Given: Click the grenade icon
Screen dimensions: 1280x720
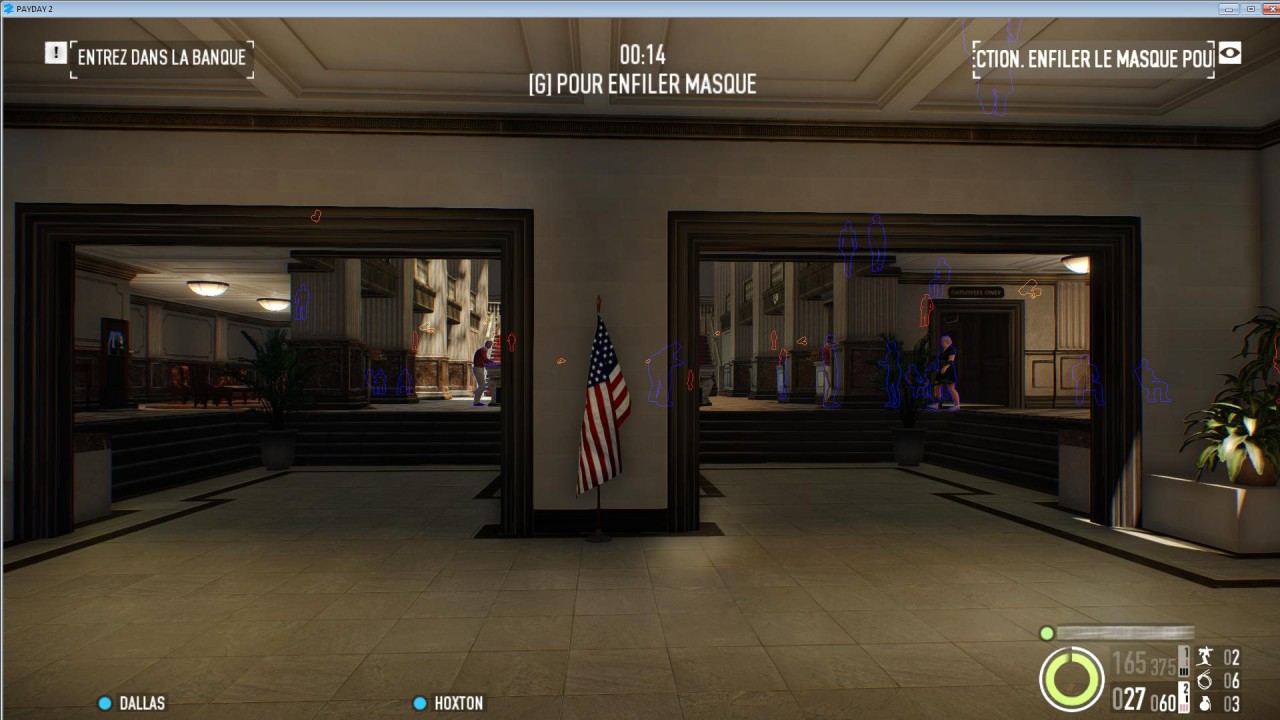Looking at the screenshot, I should coord(1205,703).
